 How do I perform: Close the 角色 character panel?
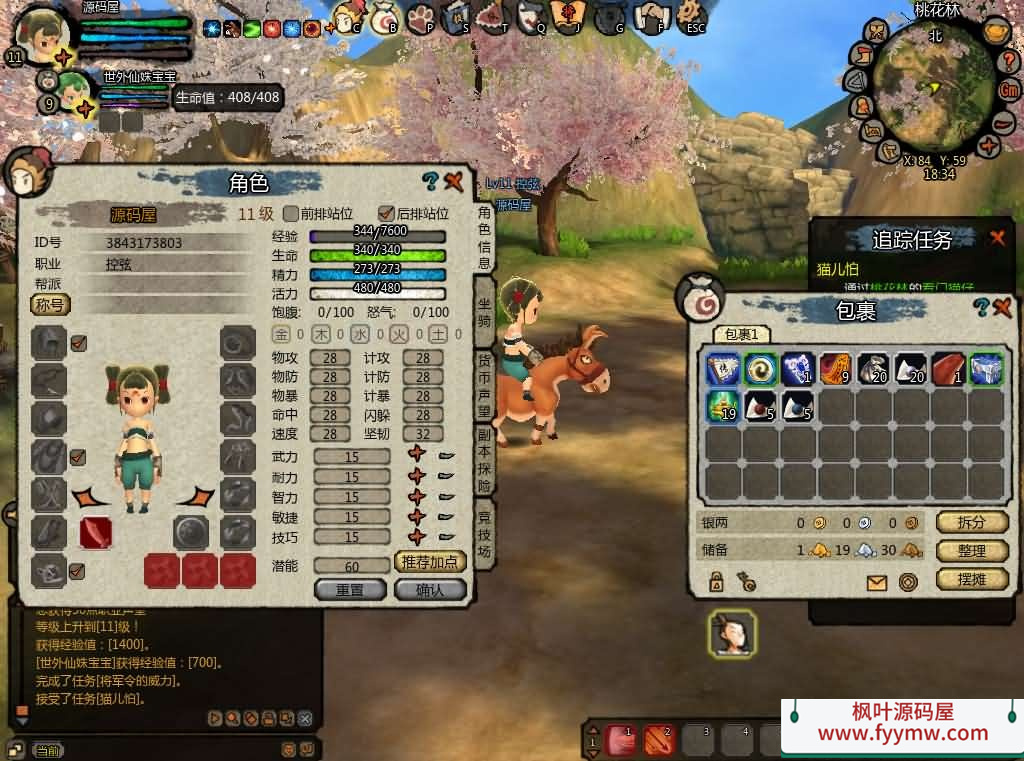454,182
